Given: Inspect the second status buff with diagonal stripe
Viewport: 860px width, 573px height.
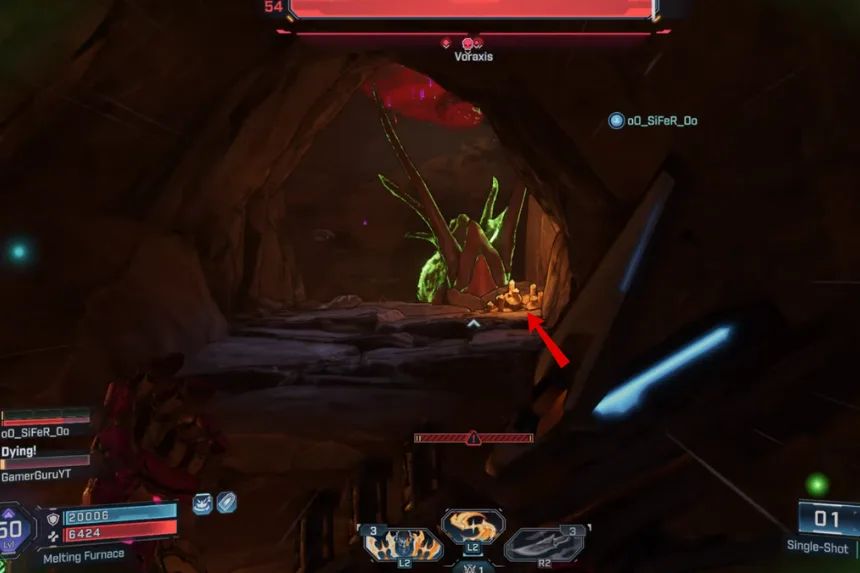Looking at the screenshot, I should click(x=227, y=503).
